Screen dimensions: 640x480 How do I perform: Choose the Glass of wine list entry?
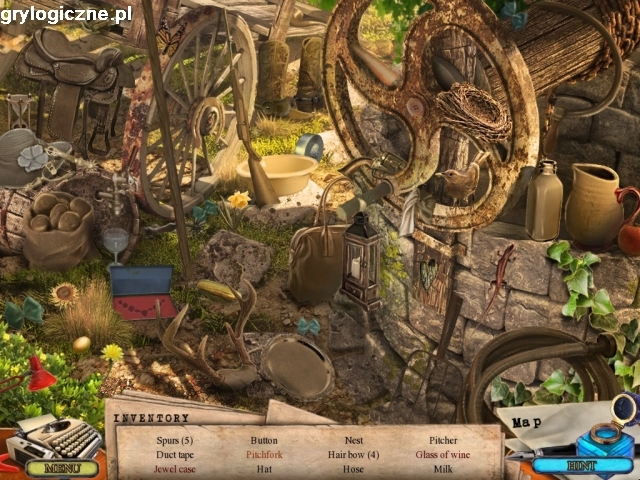click(x=443, y=454)
